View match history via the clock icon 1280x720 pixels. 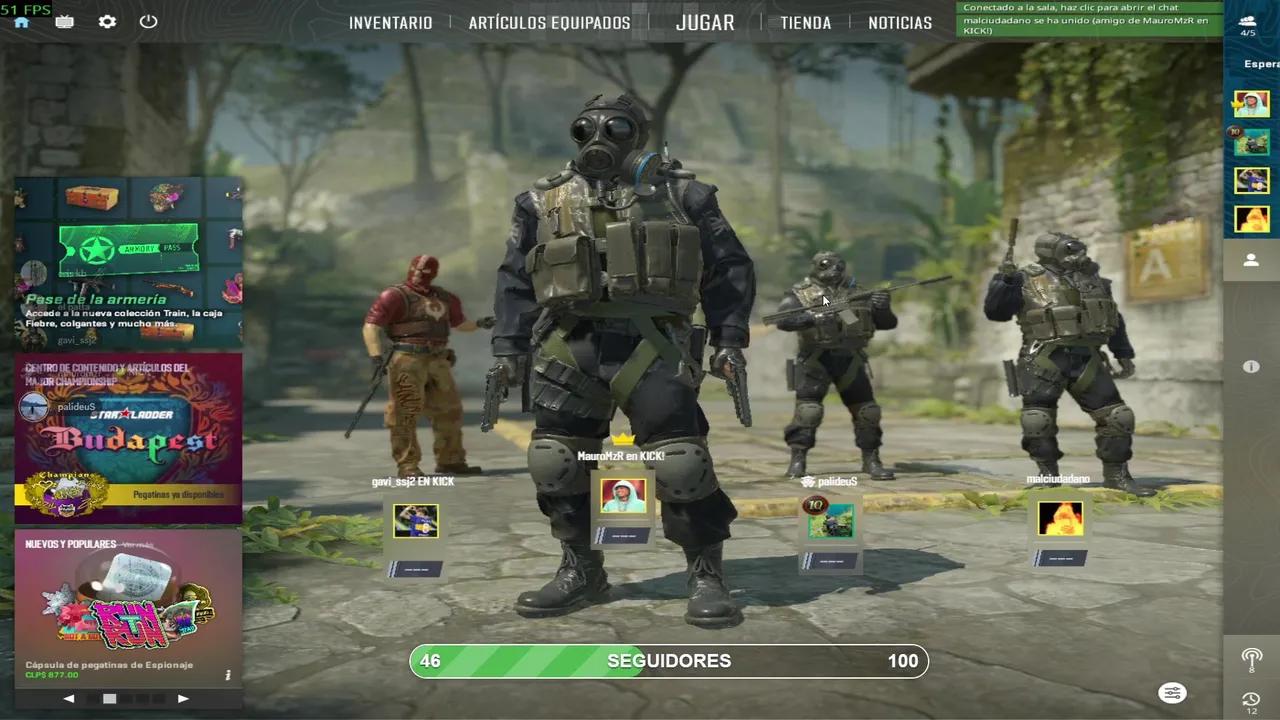pyautogui.click(x=1251, y=700)
